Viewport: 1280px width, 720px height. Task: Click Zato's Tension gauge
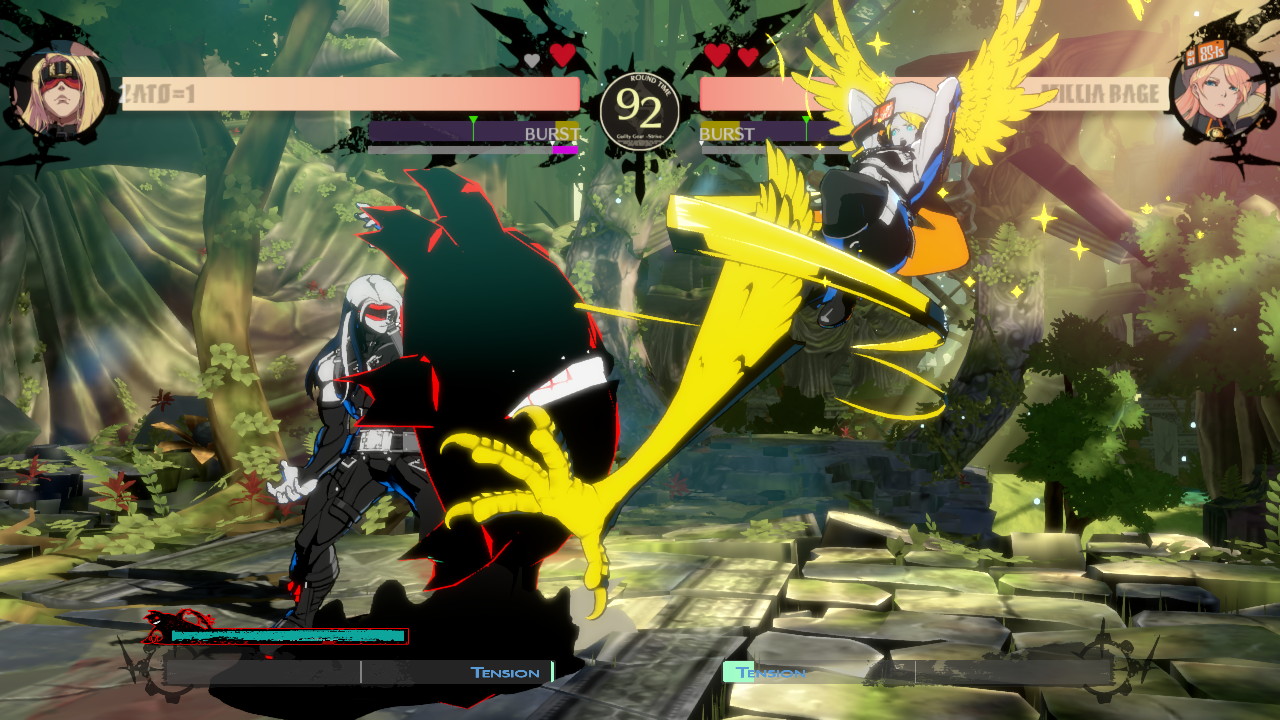click(x=360, y=672)
